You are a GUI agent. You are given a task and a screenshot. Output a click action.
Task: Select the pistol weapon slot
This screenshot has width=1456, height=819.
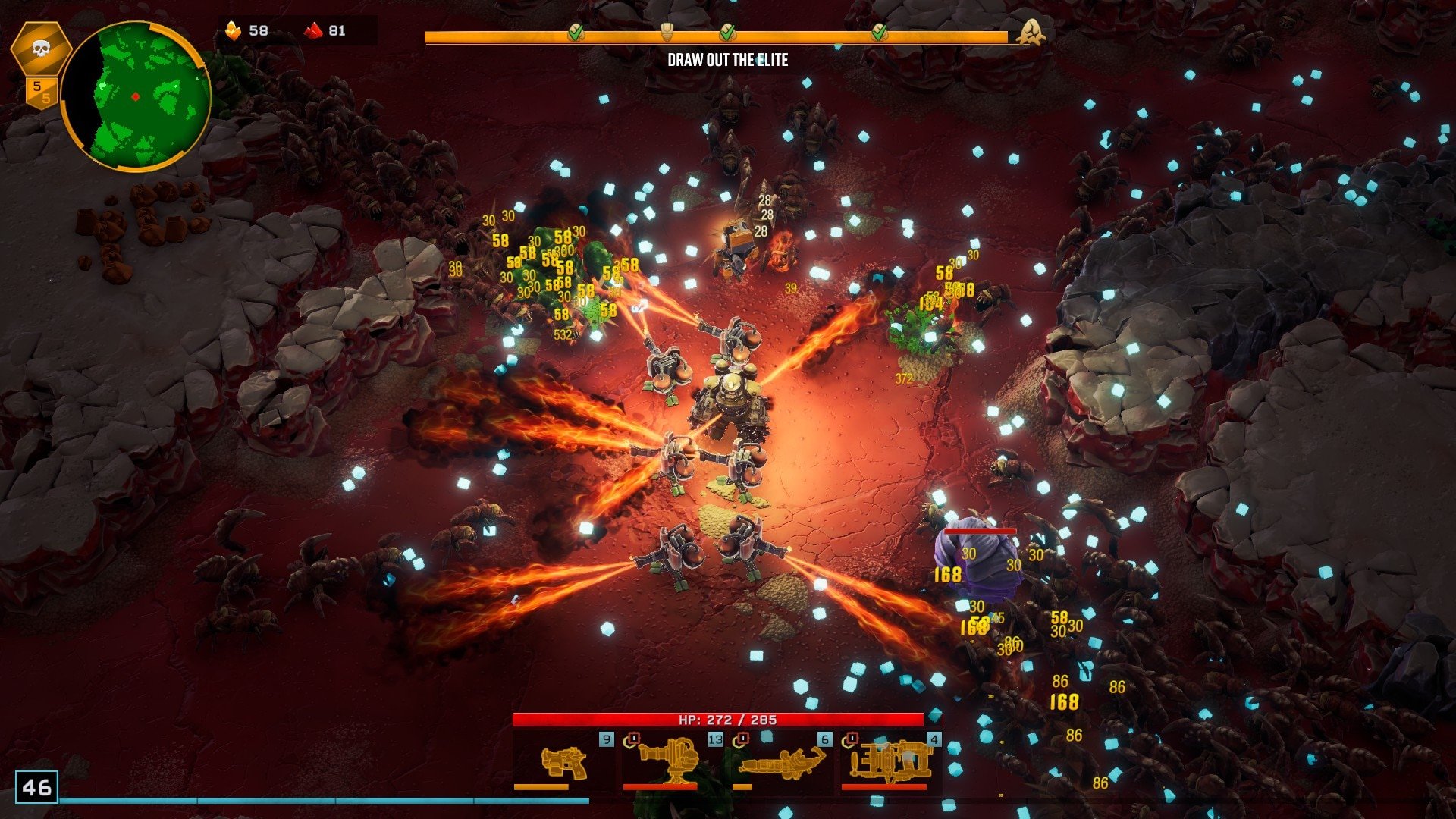pos(563,762)
